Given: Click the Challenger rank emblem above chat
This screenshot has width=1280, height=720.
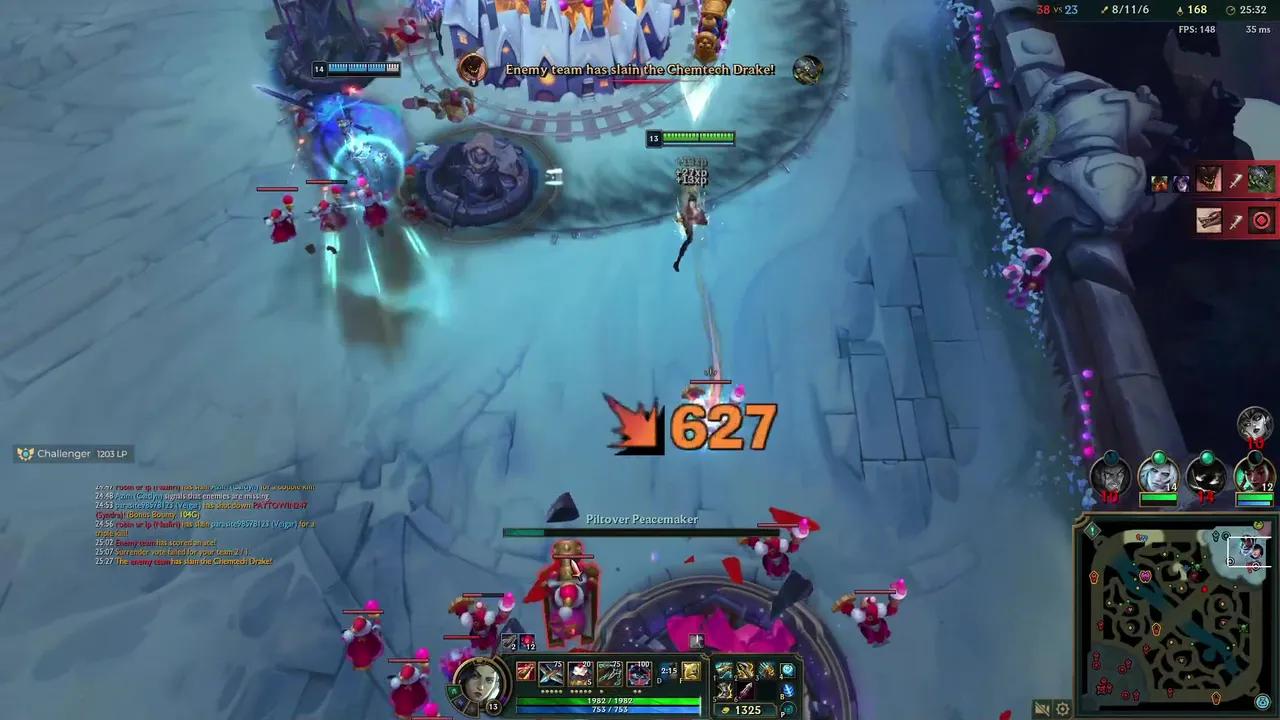Looking at the screenshot, I should coord(24,453).
